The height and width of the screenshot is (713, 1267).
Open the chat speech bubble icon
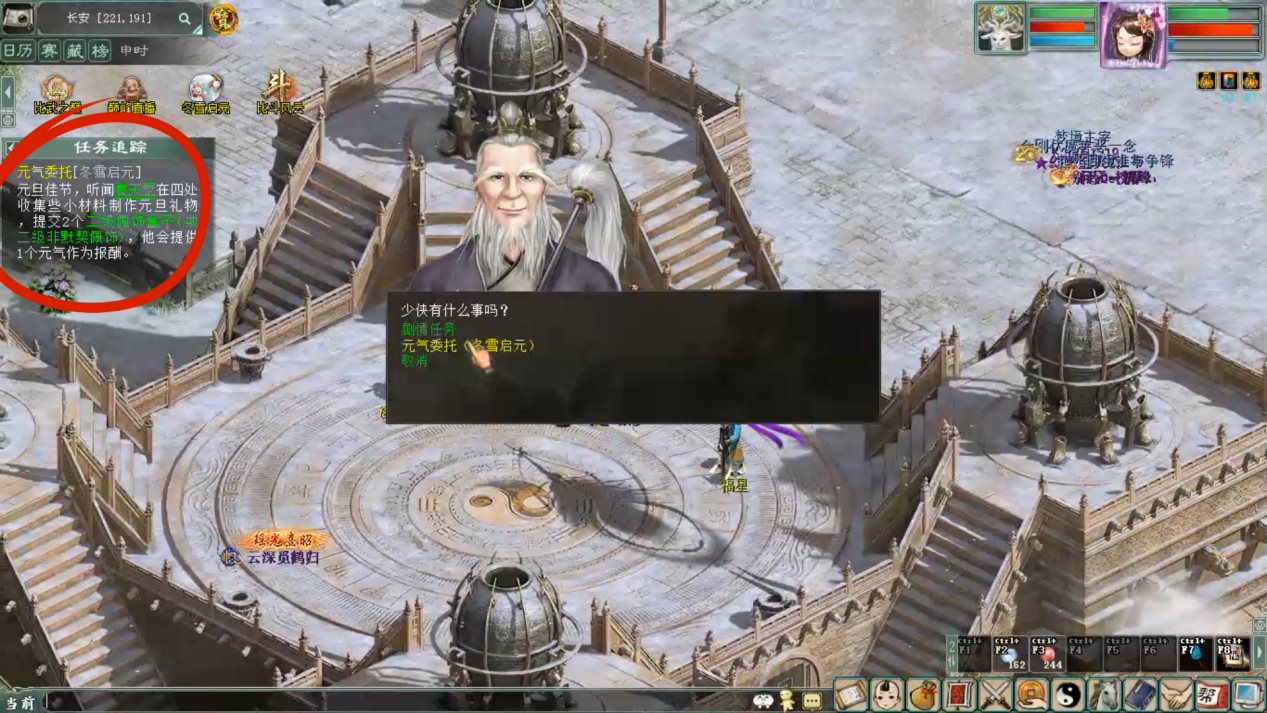[812, 701]
